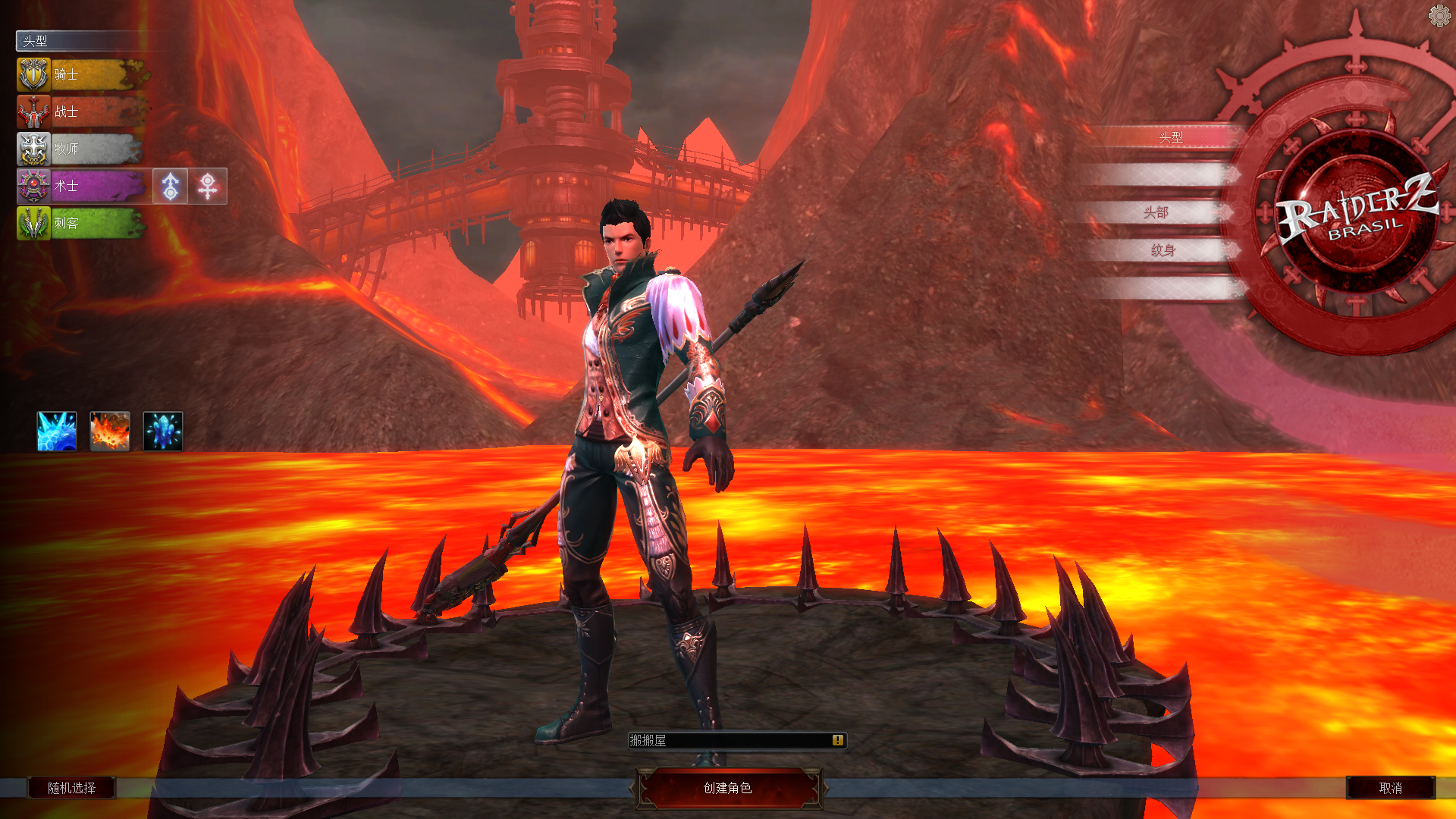The width and height of the screenshot is (1456, 819).
Task: Cancel character creation with 取消
Action: [1390, 788]
